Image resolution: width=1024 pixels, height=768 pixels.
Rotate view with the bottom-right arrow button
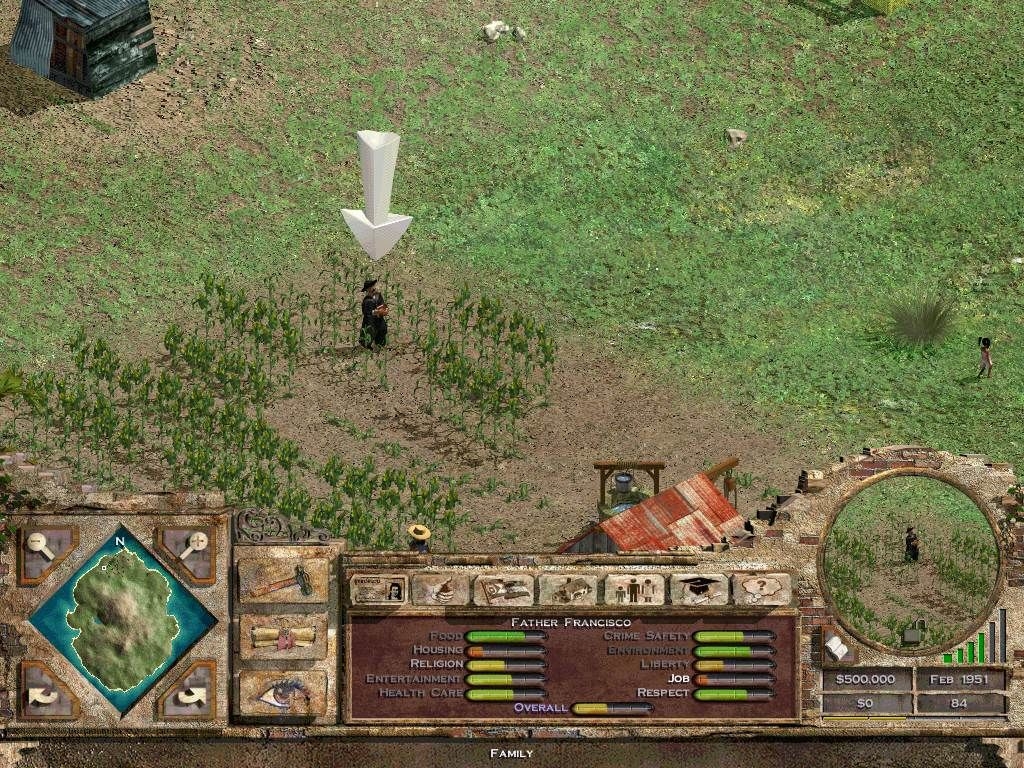187,689
